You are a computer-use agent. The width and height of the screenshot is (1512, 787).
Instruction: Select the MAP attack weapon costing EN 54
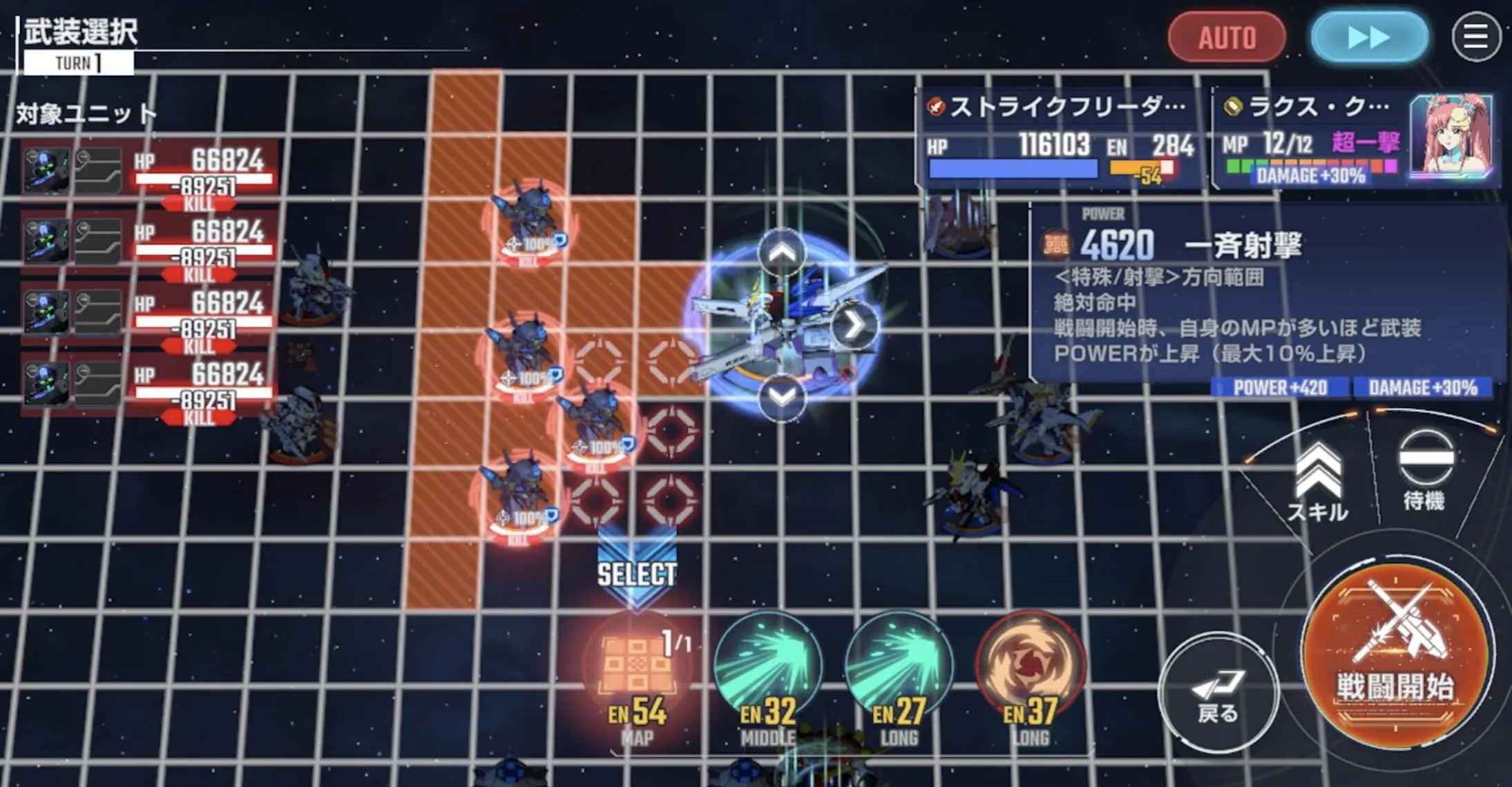tap(639, 663)
